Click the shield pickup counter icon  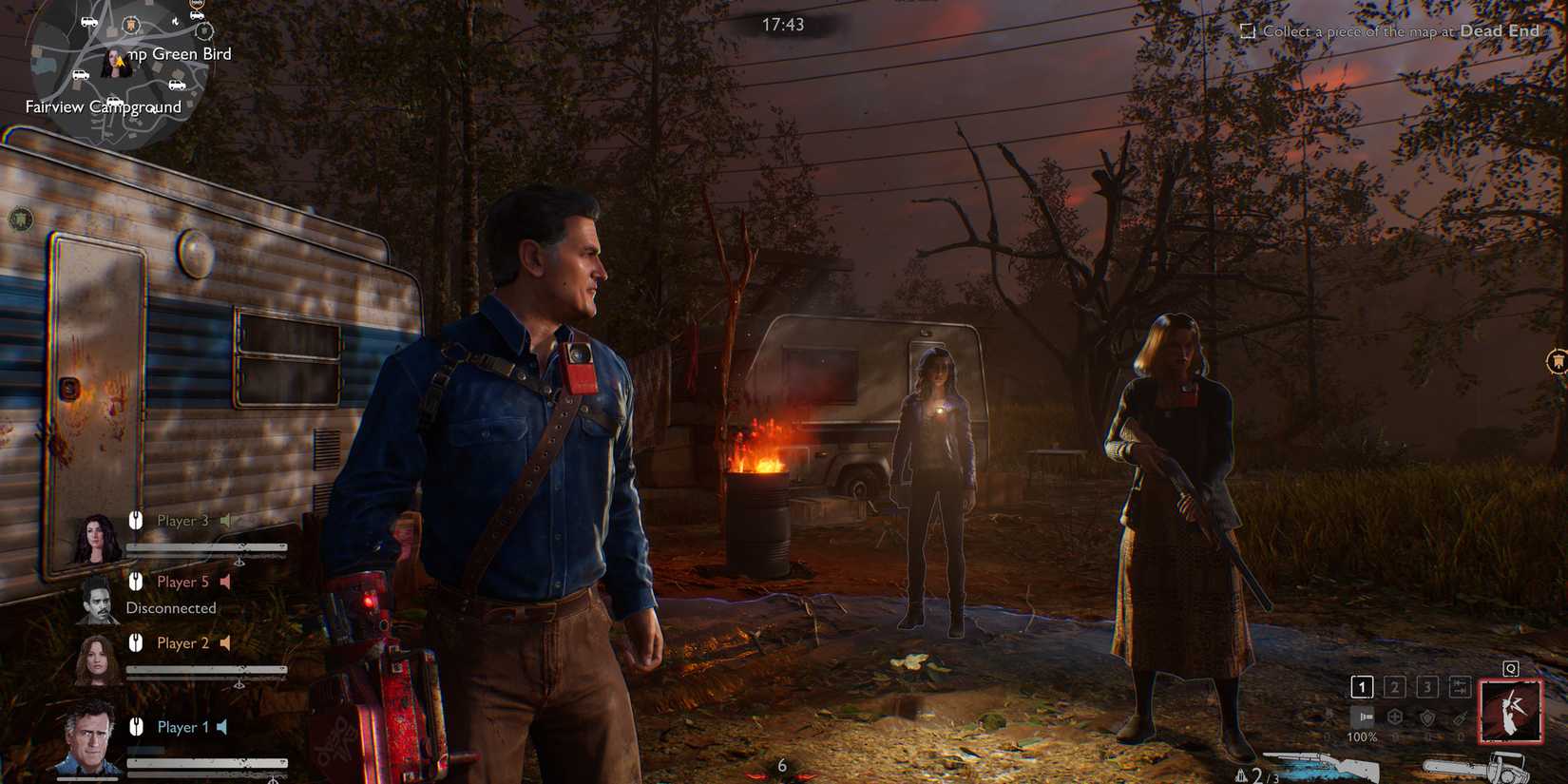tap(1427, 717)
